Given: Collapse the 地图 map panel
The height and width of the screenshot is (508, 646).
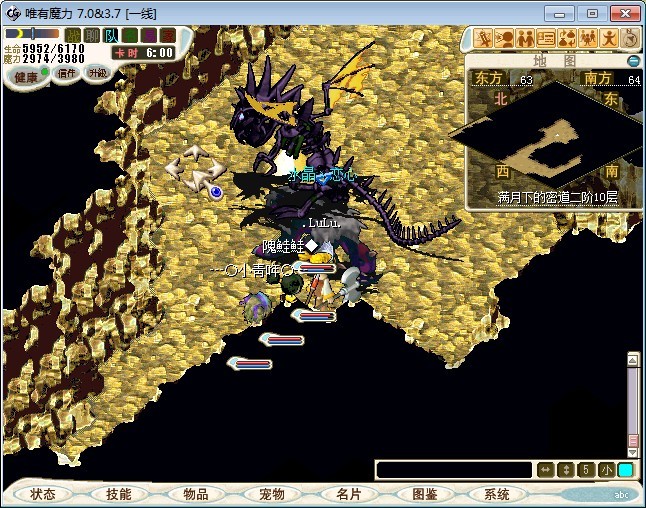Looking at the screenshot, I should 633,61.
